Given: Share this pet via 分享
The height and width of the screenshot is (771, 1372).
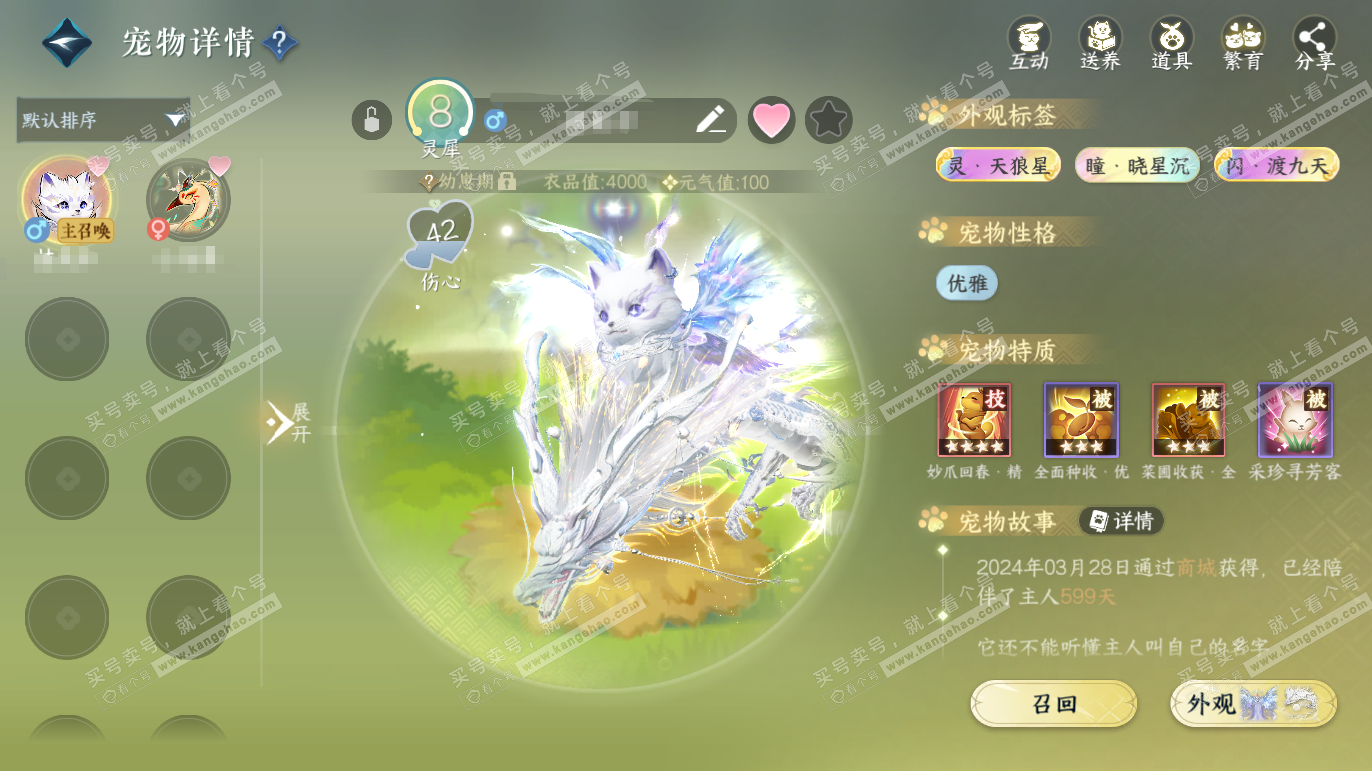Looking at the screenshot, I should tap(1314, 44).
